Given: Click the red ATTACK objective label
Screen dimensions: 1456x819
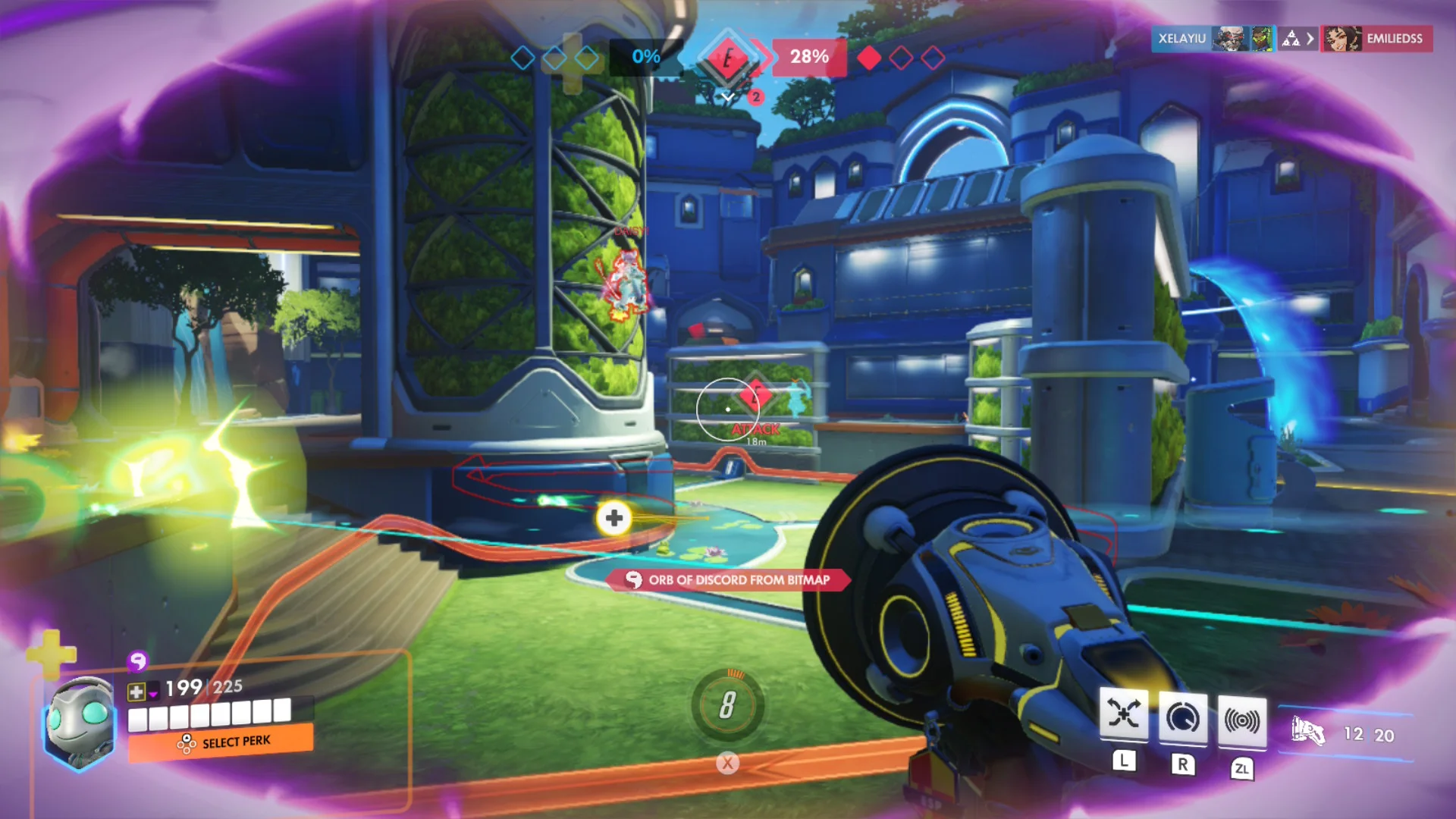Looking at the screenshot, I should tap(755, 428).
